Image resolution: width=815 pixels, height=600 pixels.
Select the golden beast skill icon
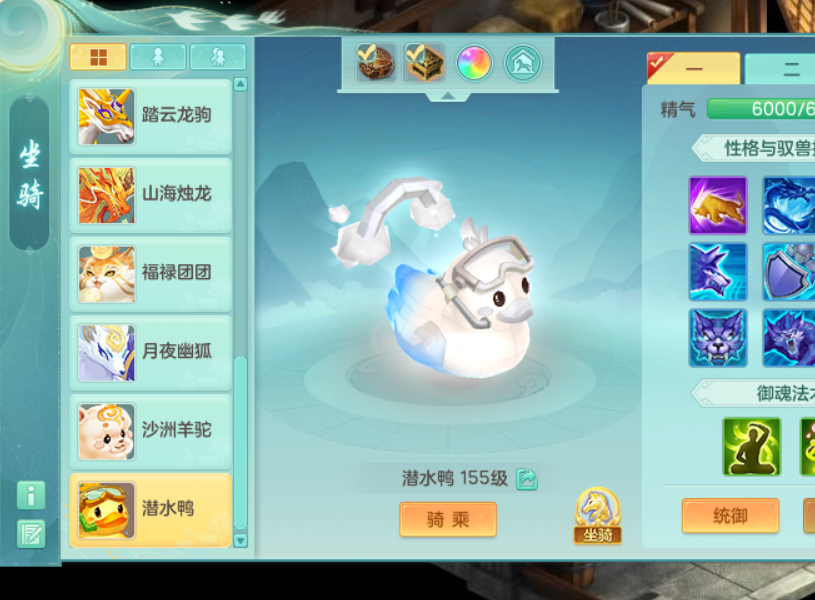(x=718, y=205)
